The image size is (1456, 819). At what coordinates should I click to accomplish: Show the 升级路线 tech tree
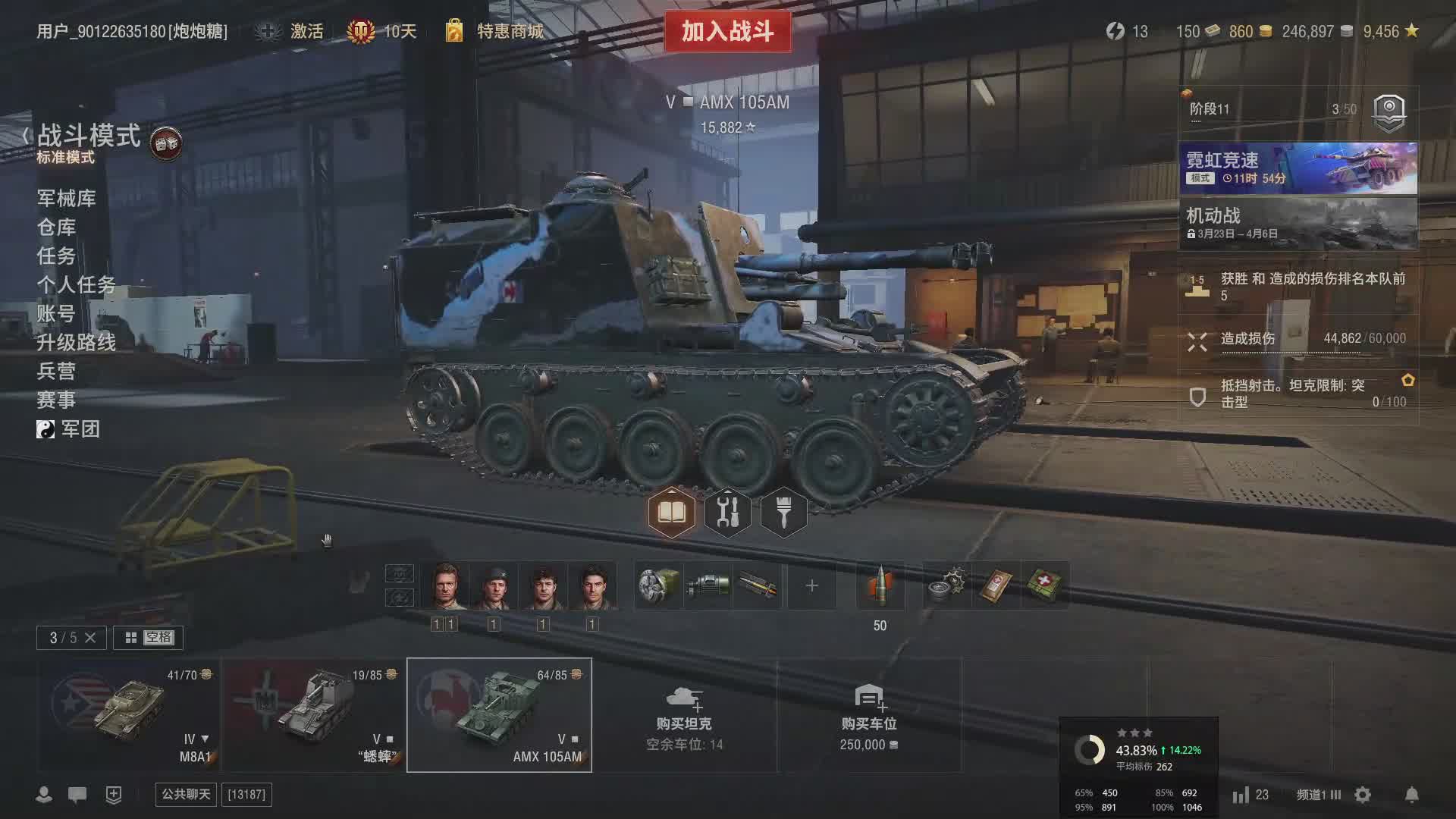click(76, 343)
